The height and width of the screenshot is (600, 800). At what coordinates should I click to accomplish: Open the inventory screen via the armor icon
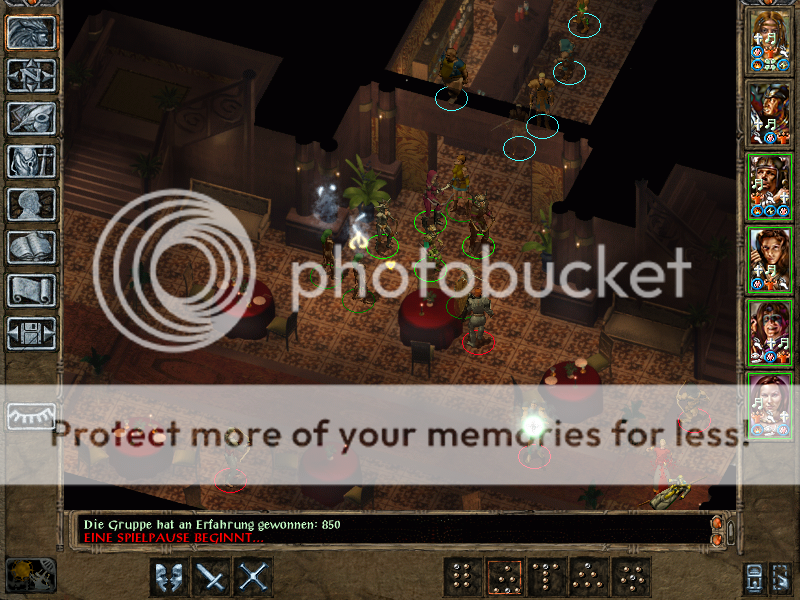[x=31, y=161]
